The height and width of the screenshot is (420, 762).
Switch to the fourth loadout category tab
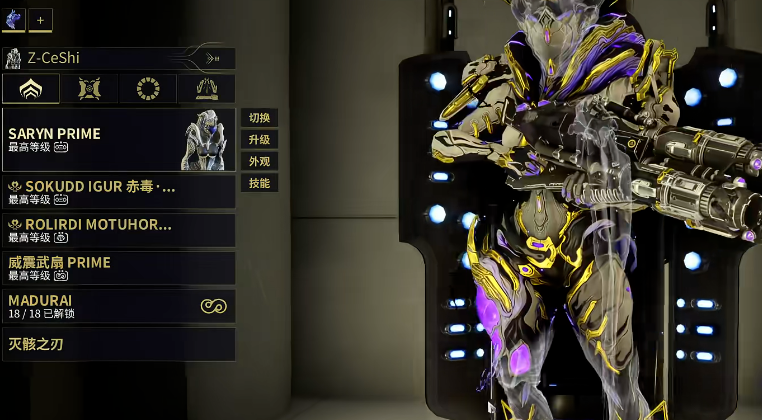click(206, 89)
